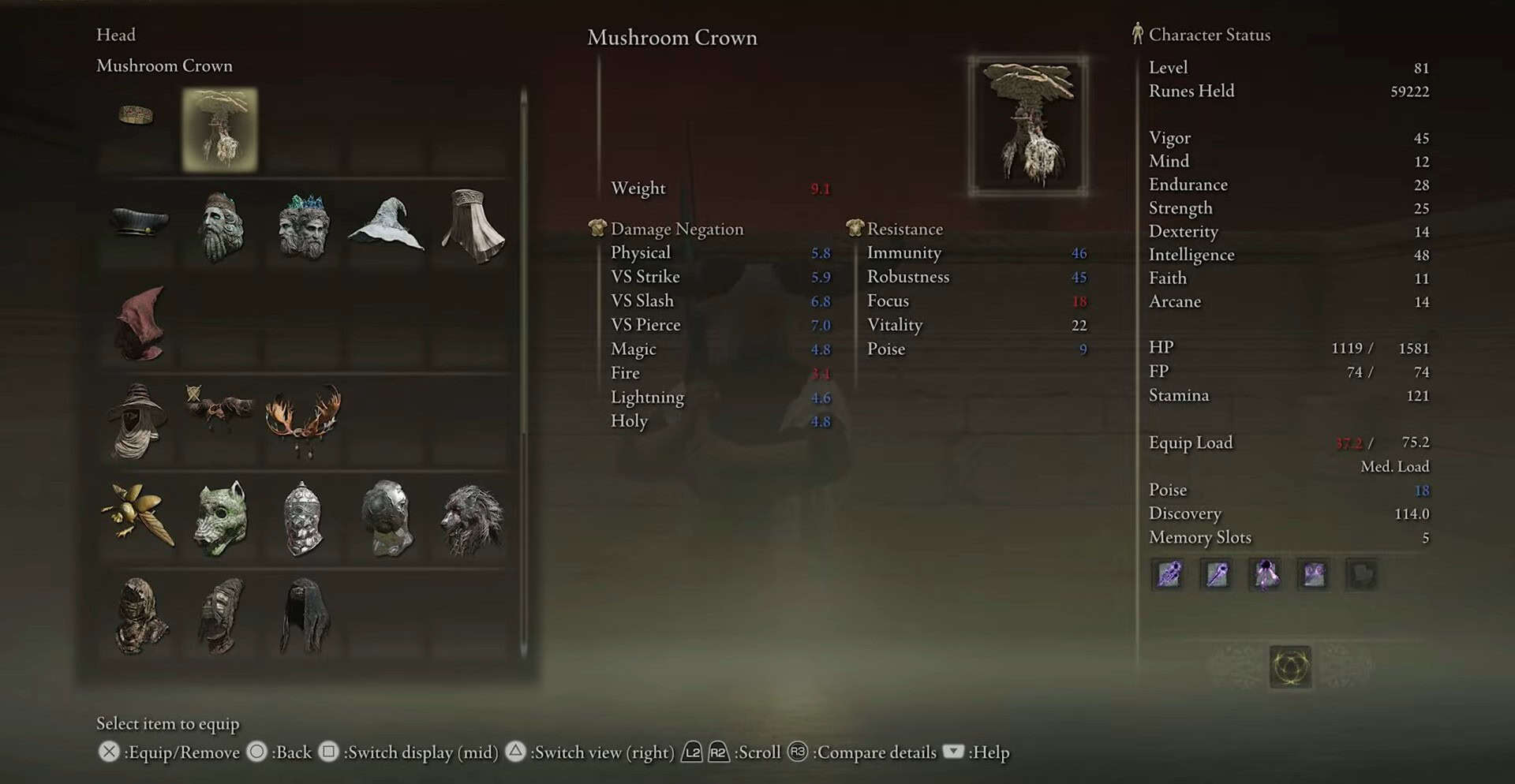Choose the long black hood
Screen dimensions: 1515x784
click(304, 615)
